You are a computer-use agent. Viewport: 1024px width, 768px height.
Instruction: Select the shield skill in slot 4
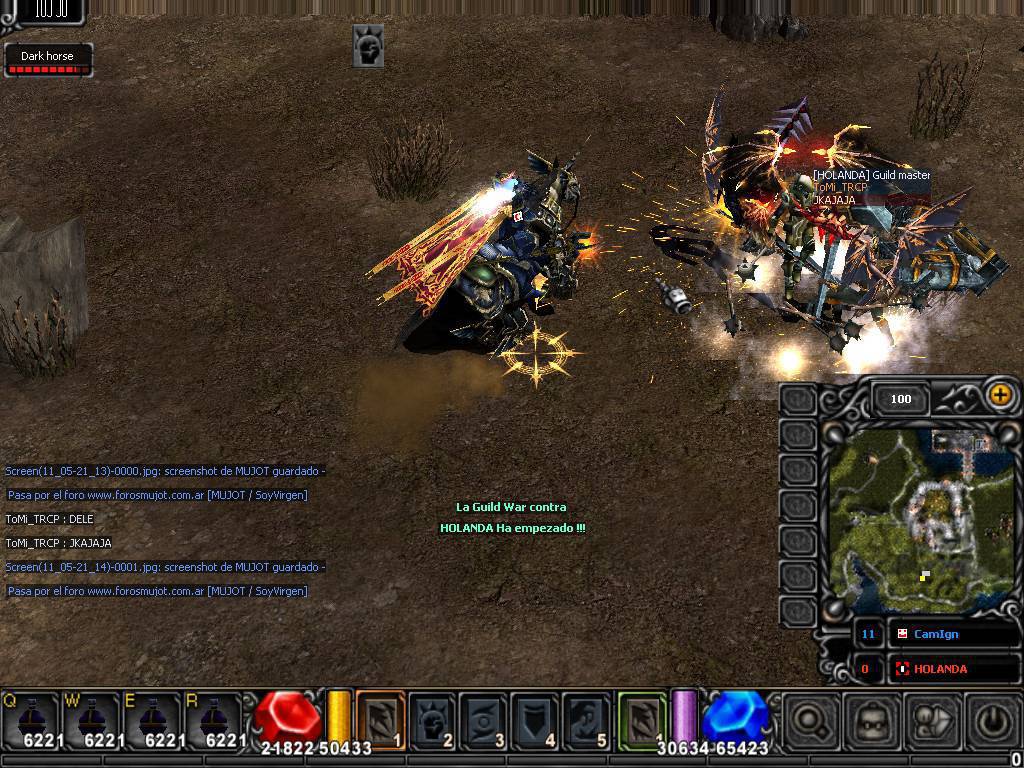pos(534,718)
